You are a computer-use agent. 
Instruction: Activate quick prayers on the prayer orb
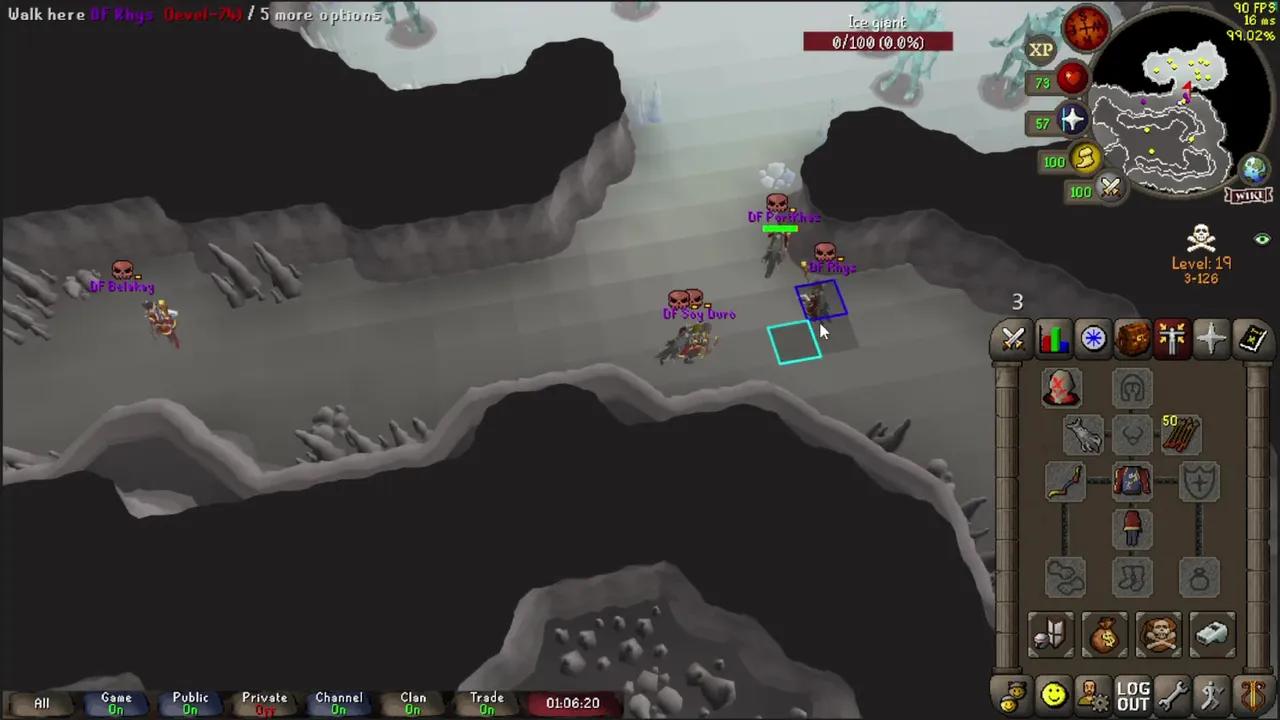tap(1071, 122)
